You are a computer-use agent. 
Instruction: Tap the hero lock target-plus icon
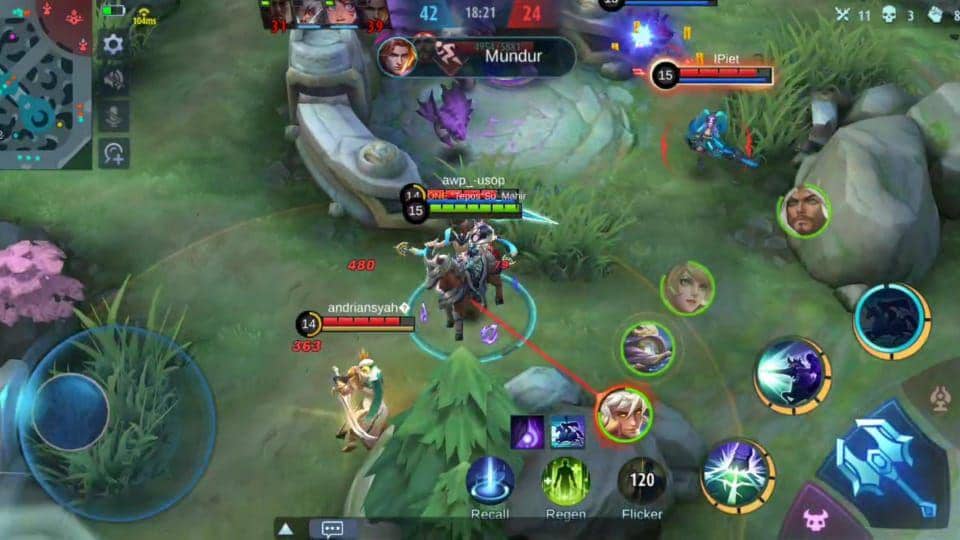click(114, 153)
